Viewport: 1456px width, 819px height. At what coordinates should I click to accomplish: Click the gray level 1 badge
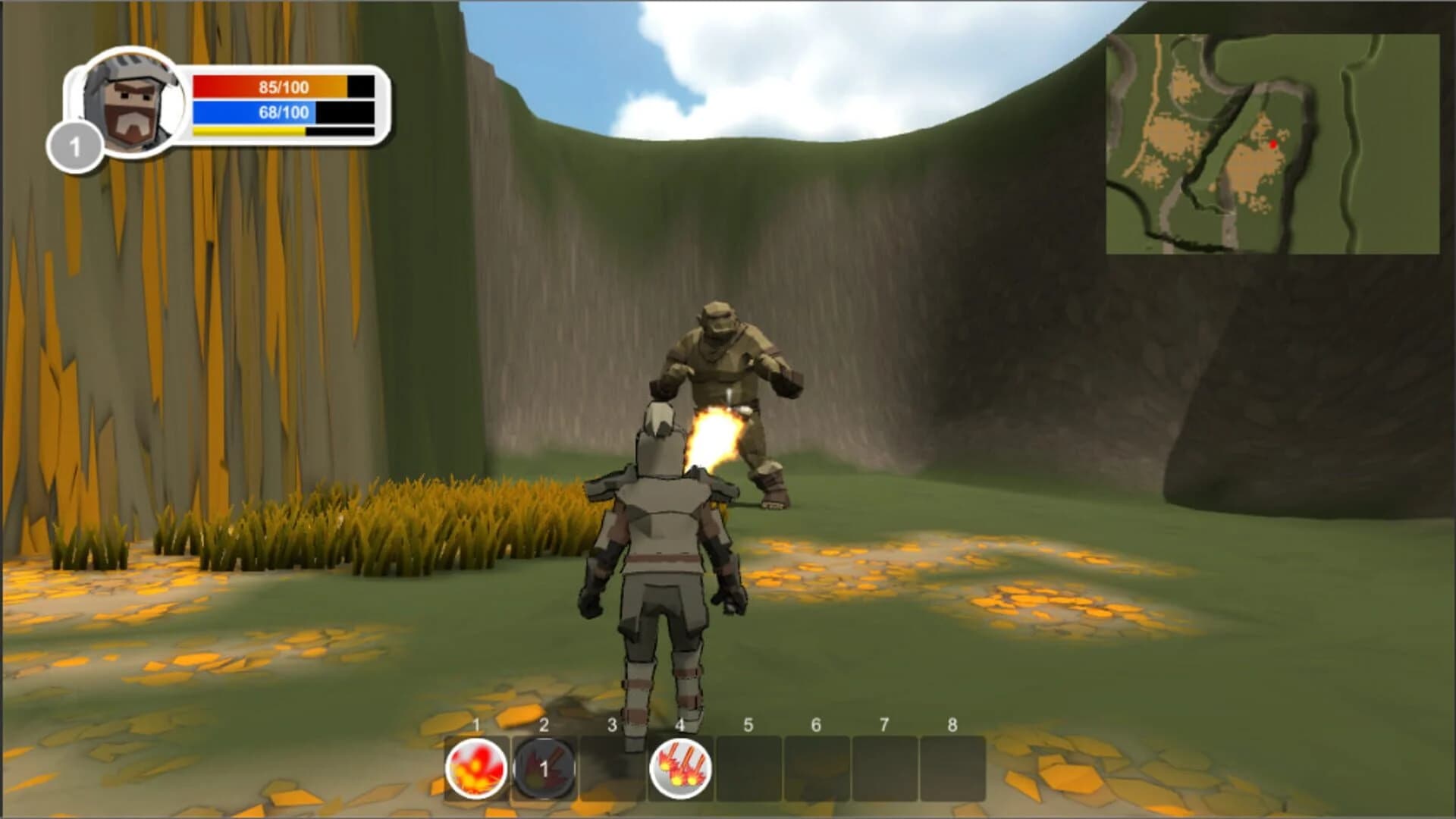[76, 144]
